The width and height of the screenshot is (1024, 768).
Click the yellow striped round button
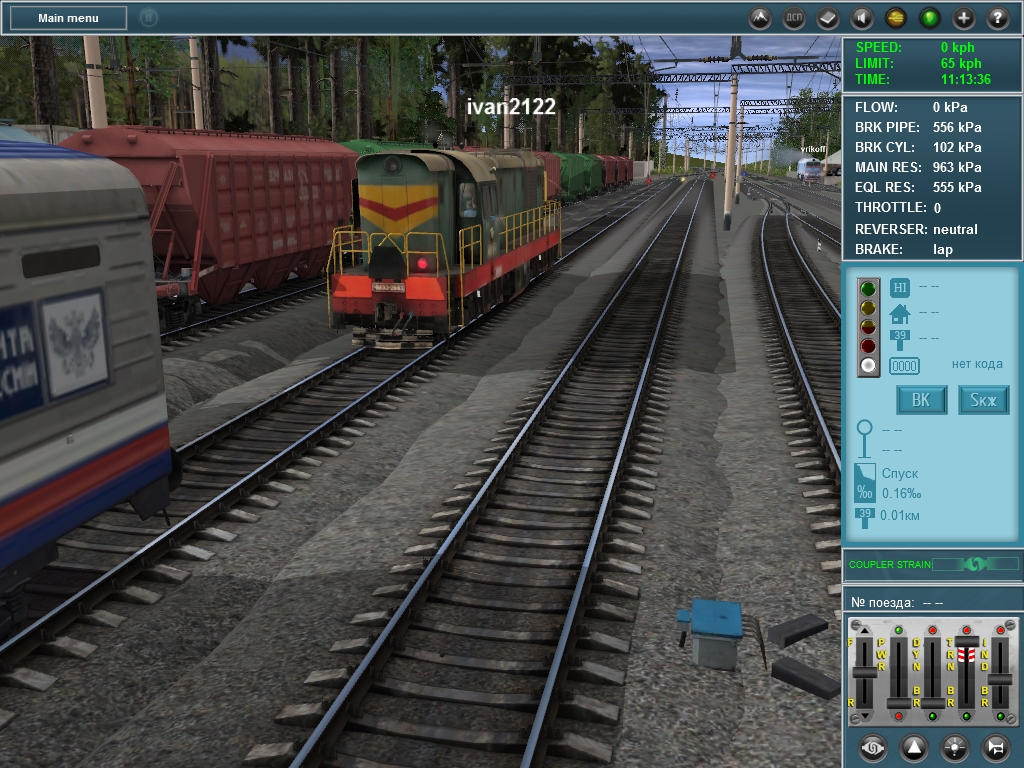point(896,18)
